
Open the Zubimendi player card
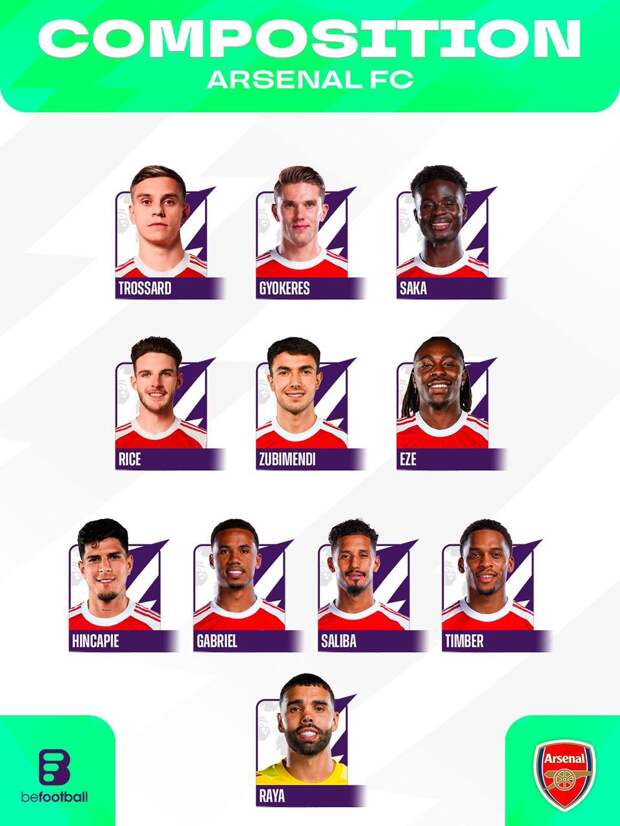click(304, 407)
